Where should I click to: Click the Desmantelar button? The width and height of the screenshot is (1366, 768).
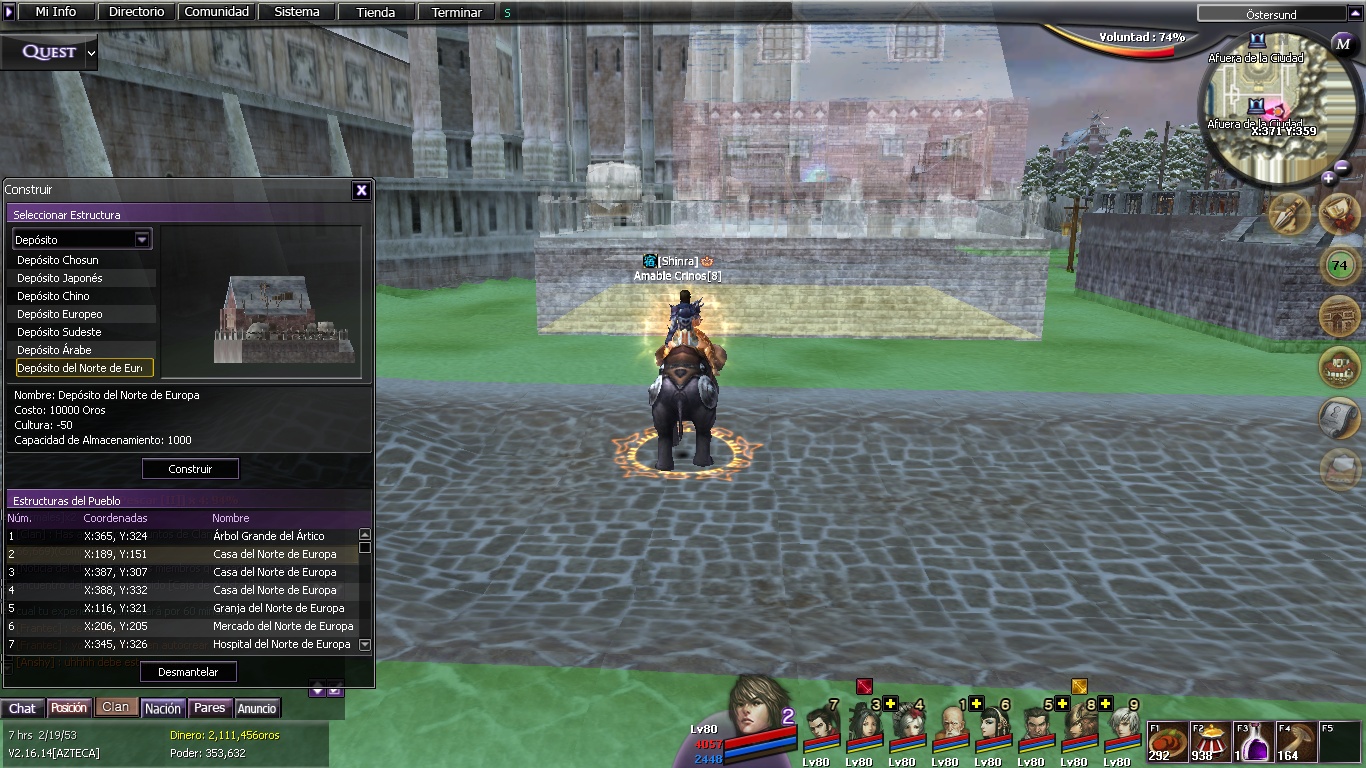pyautogui.click(x=188, y=672)
